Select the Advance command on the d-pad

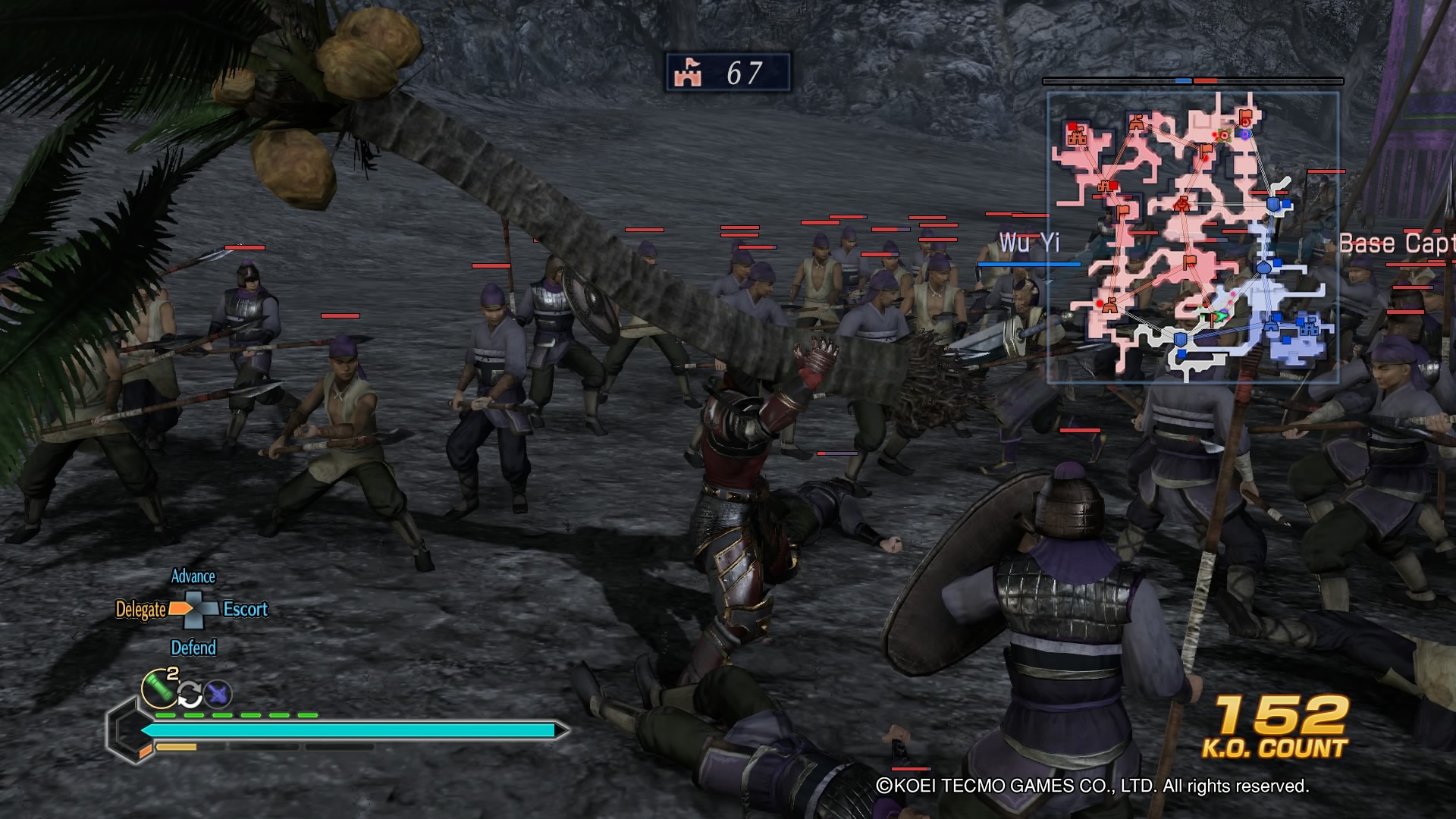click(x=193, y=576)
